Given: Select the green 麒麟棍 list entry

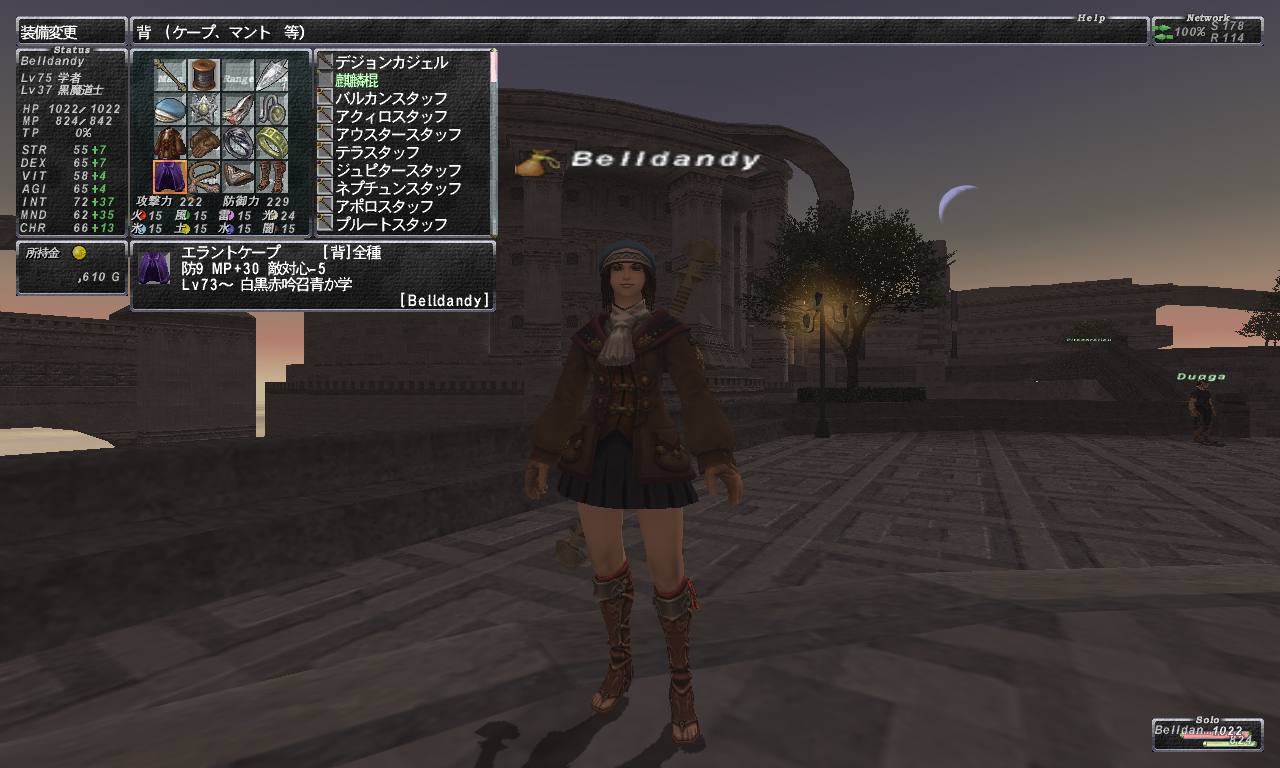Looking at the screenshot, I should (357, 81).
